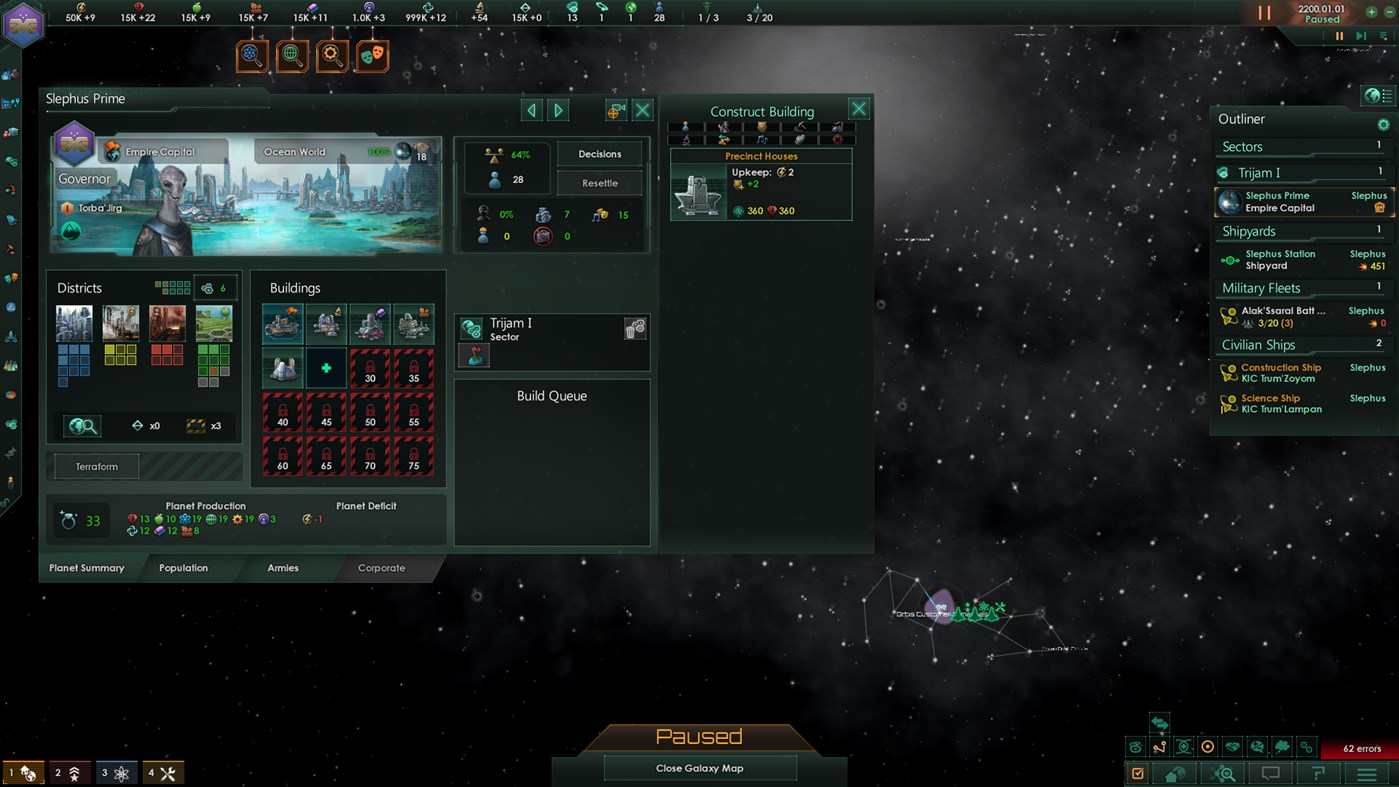
Task: Switch to the Population tab
Action: click(x=183, y=567)
